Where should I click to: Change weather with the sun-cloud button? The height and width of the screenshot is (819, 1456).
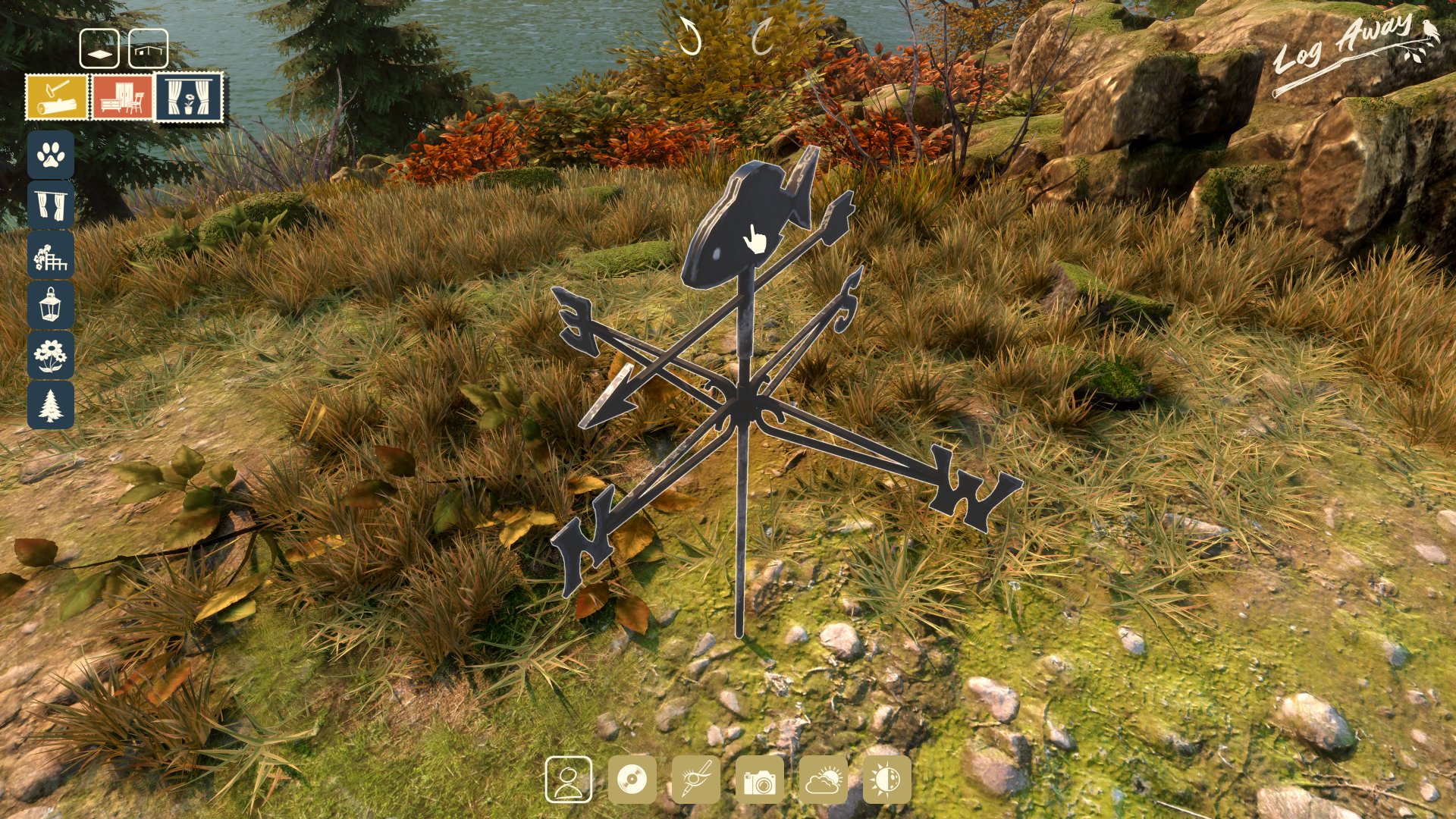pyautogui.click(x=824, y=780)
